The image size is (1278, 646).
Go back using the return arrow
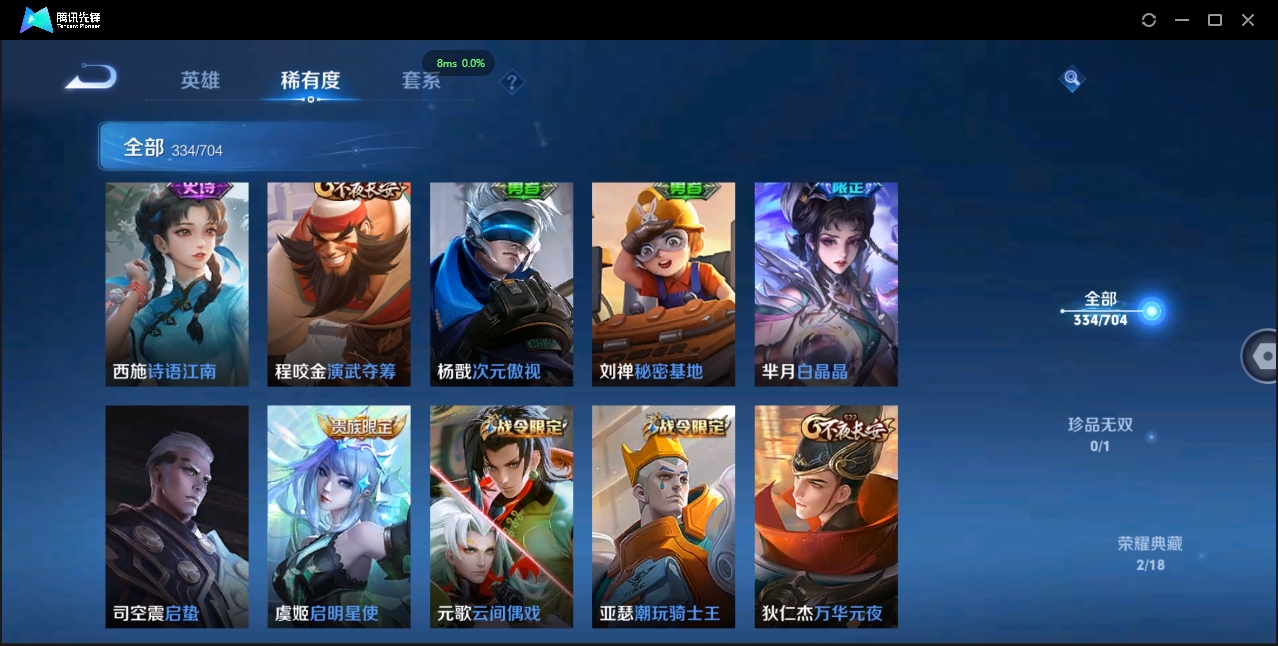tap(91, 77)
